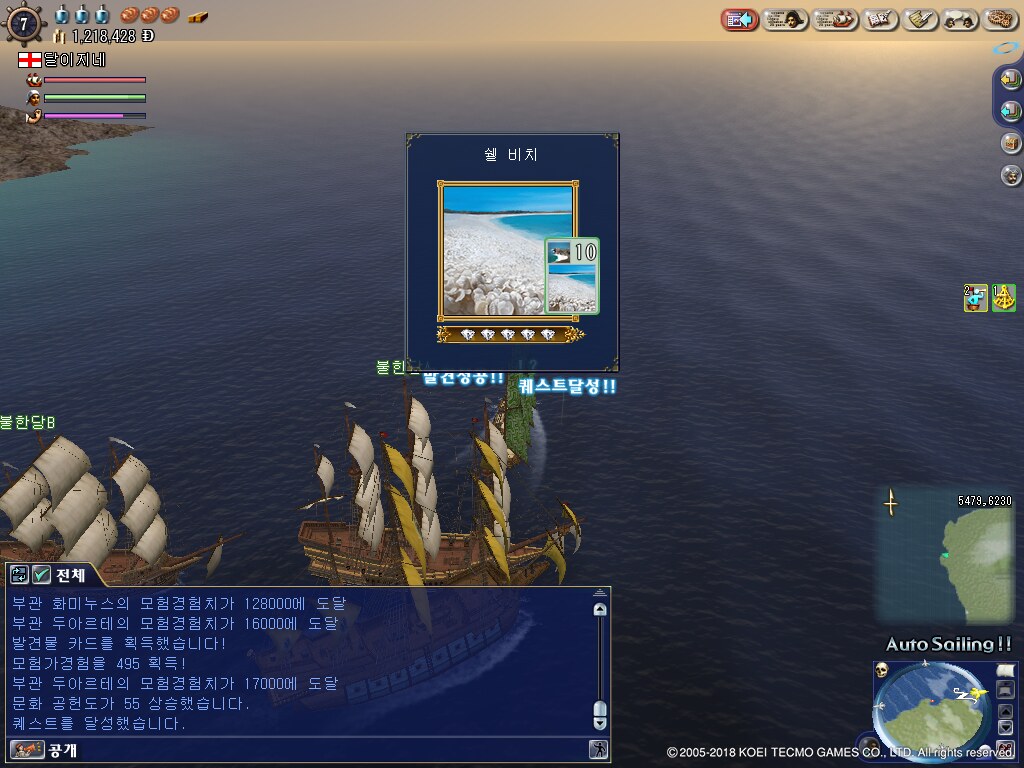Viewport: 1024px width, 768px height.
Task: Open the two-faces speech bubble menu
Action: coord(960,19)
